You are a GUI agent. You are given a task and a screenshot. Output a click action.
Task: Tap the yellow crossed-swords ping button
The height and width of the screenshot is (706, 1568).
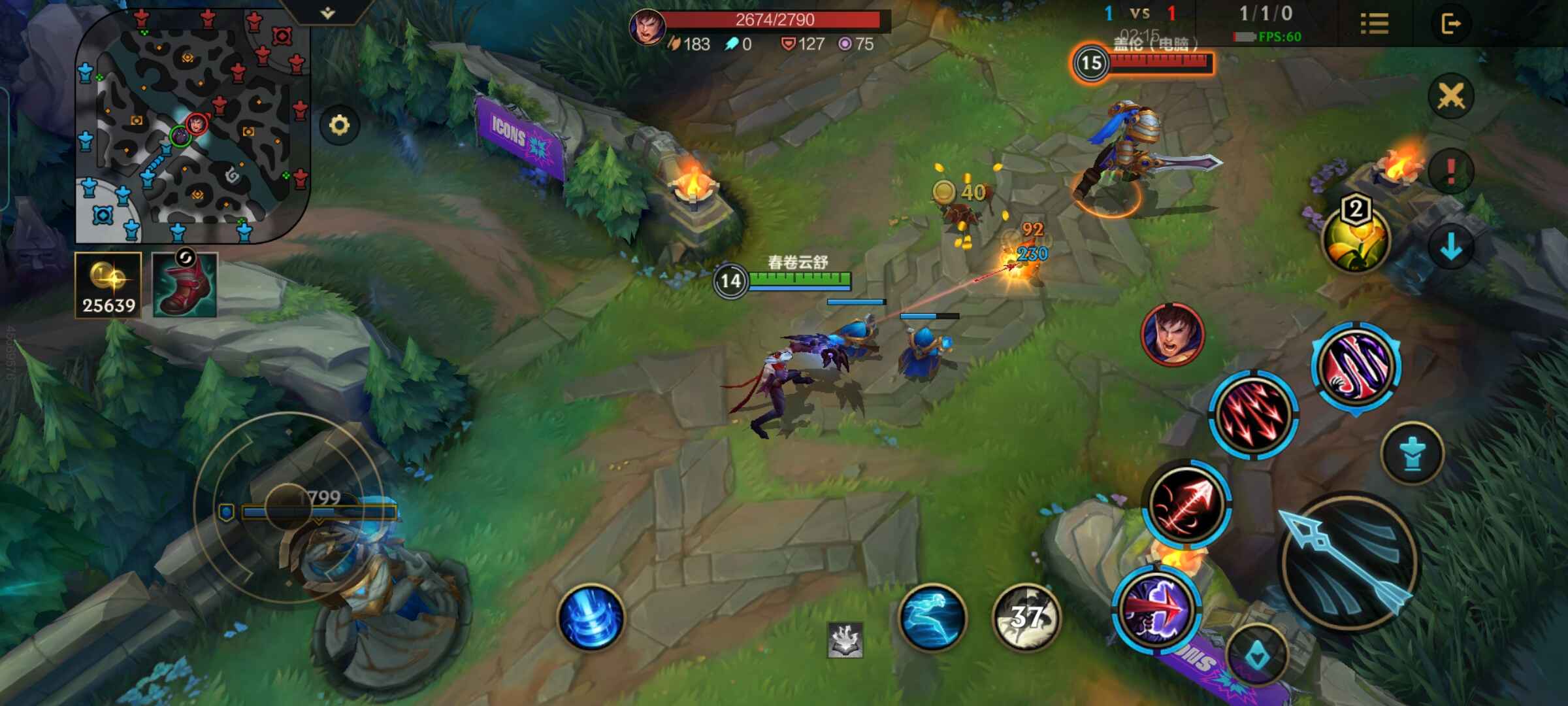(1450, 97)
